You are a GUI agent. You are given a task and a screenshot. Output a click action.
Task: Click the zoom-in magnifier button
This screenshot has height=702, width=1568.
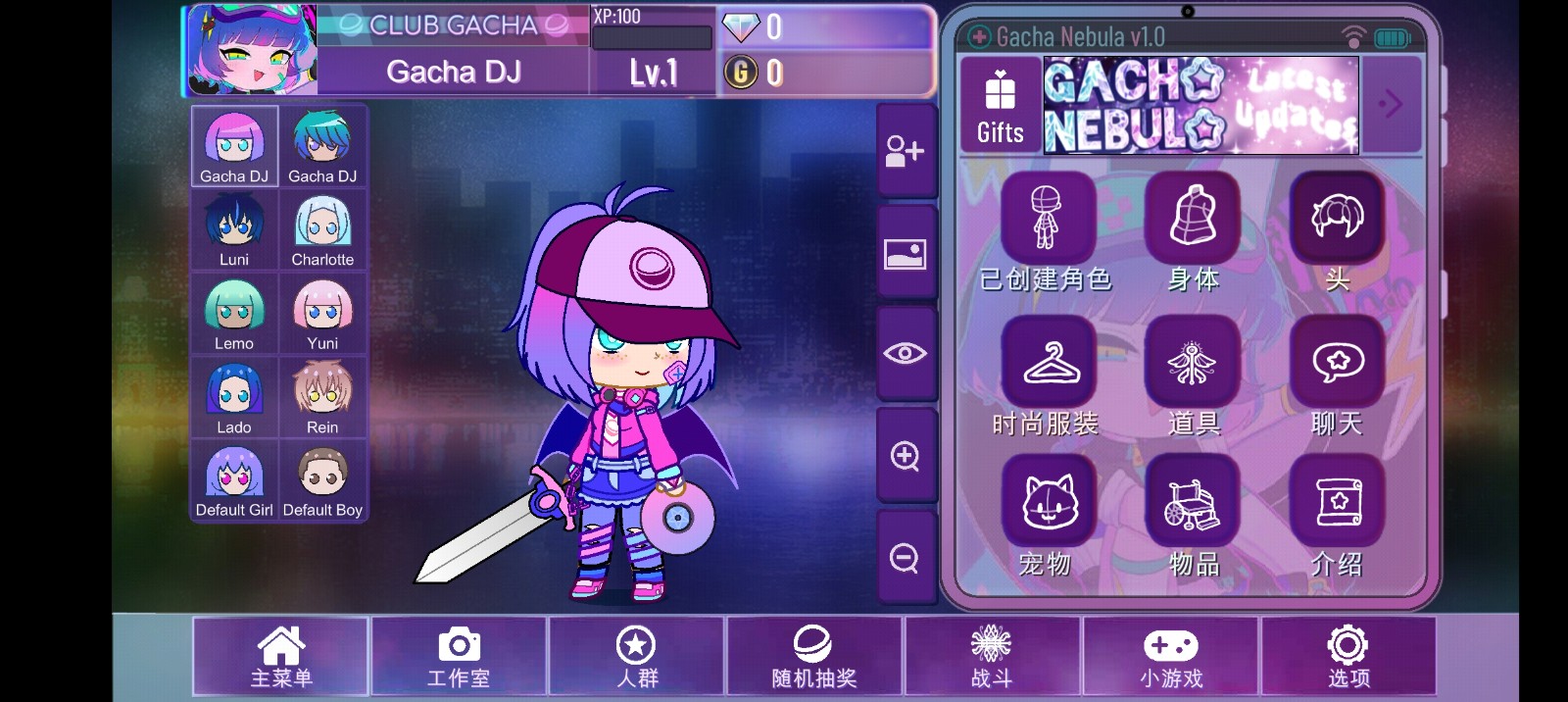[x=905, y=456]
